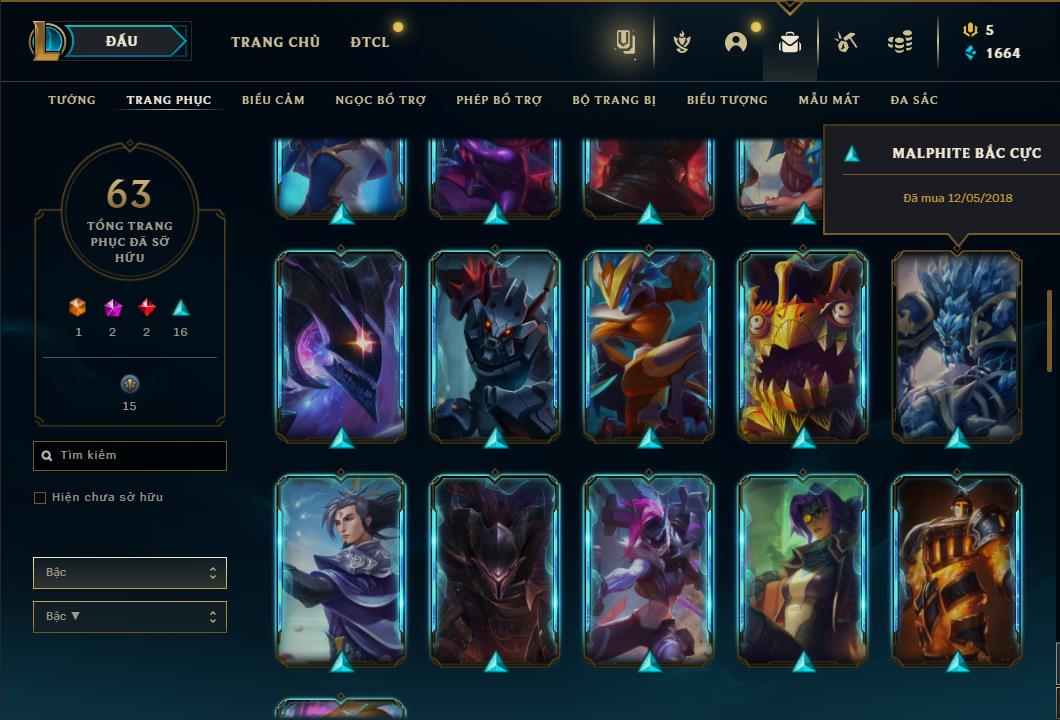Select the yellow toothy monster skin card
1060x720 pixels.
[x=803, y=345]
